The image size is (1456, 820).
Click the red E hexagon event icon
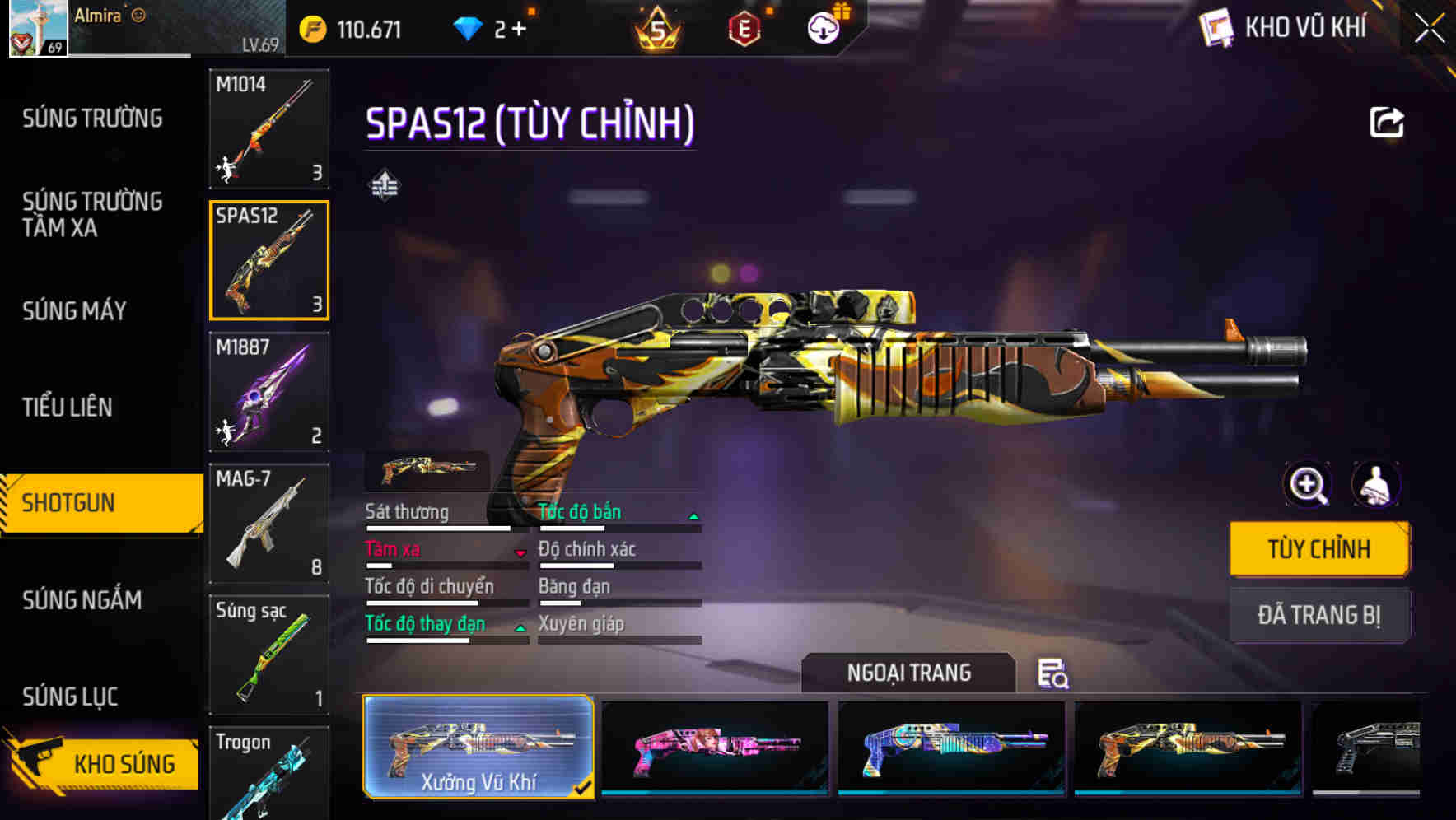click(x=743, y=27)
